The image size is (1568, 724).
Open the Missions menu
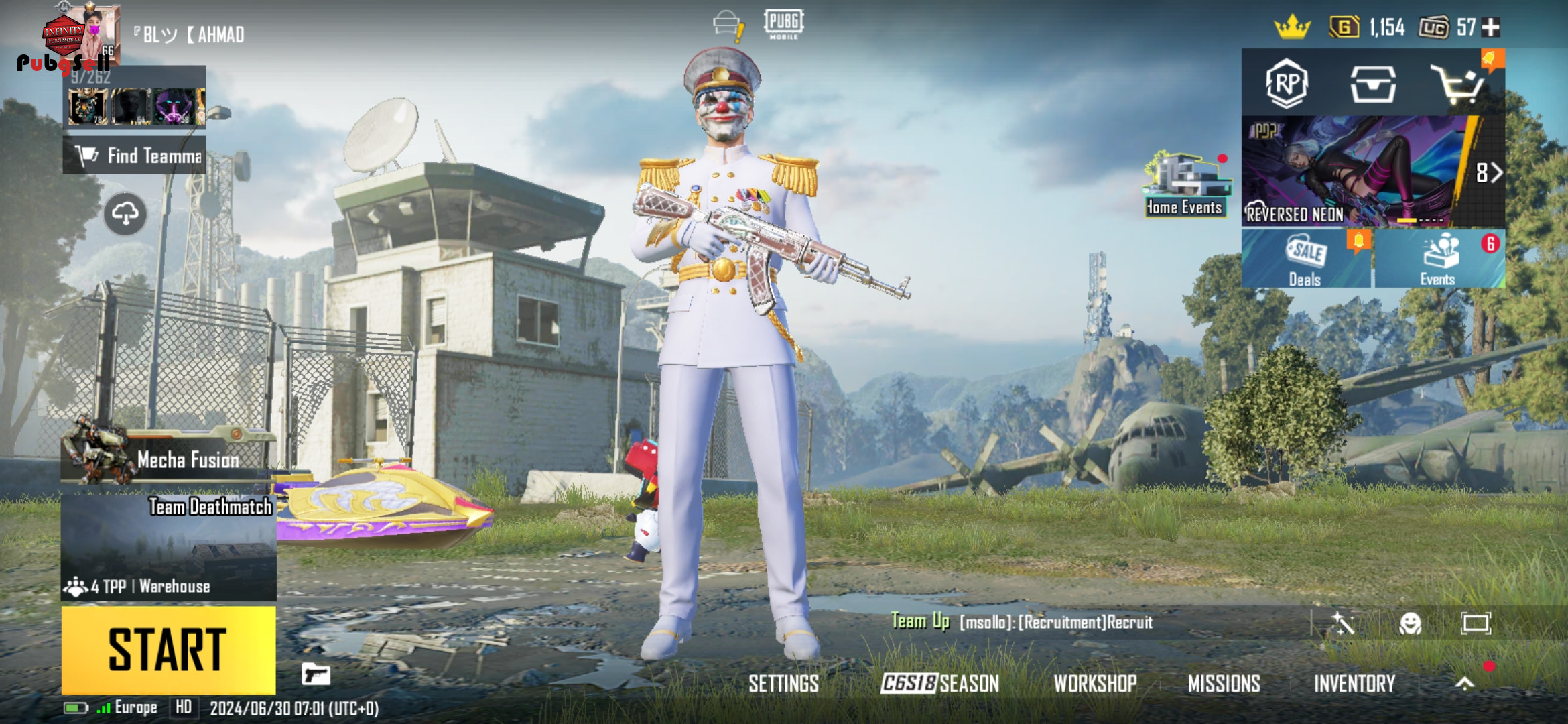(1224, 684)
